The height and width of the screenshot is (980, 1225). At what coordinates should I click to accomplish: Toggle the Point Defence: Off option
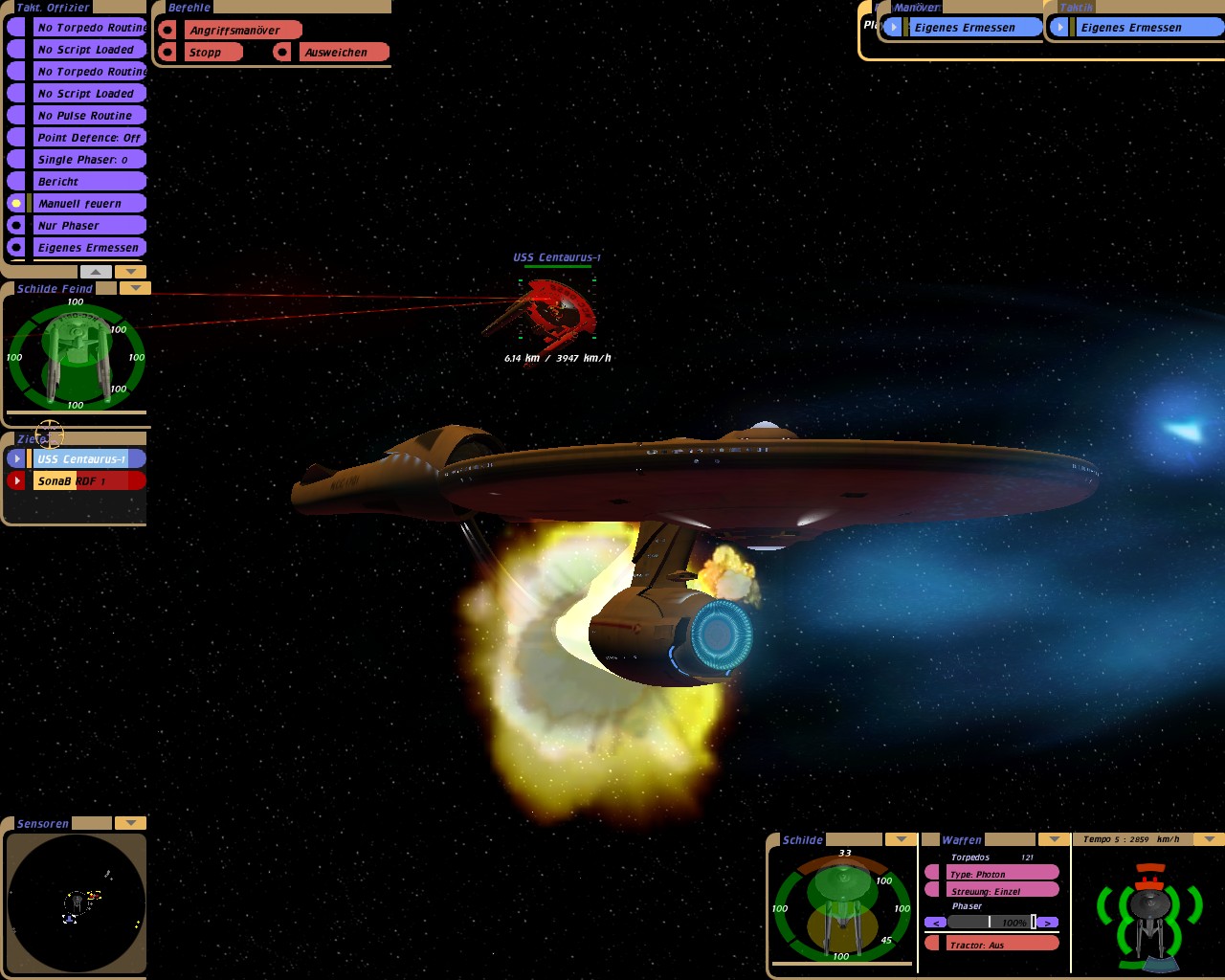88,138
